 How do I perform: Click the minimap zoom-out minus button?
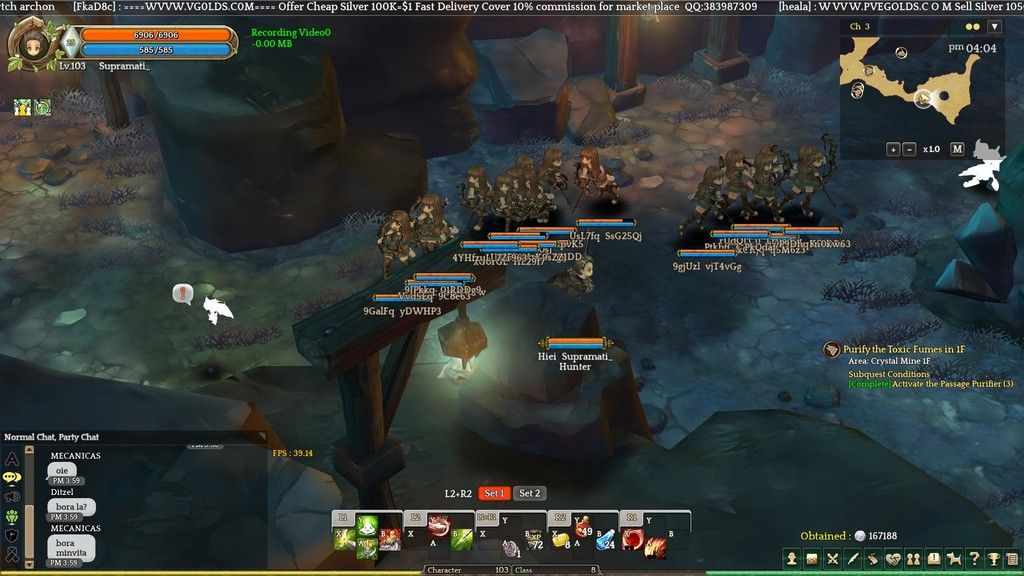click(909, 149)
